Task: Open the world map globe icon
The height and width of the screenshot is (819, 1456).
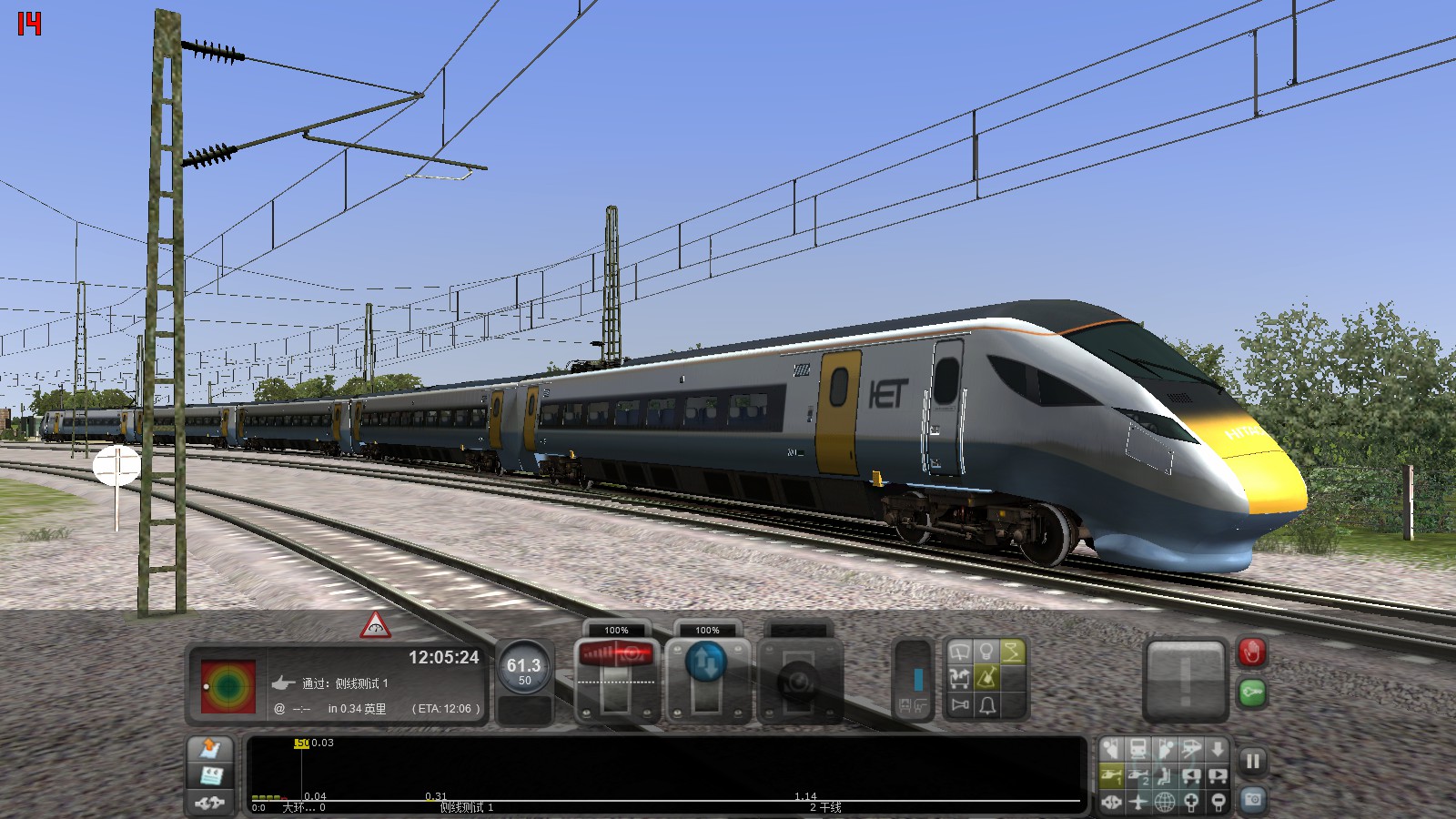Action: click(1165, 803)
